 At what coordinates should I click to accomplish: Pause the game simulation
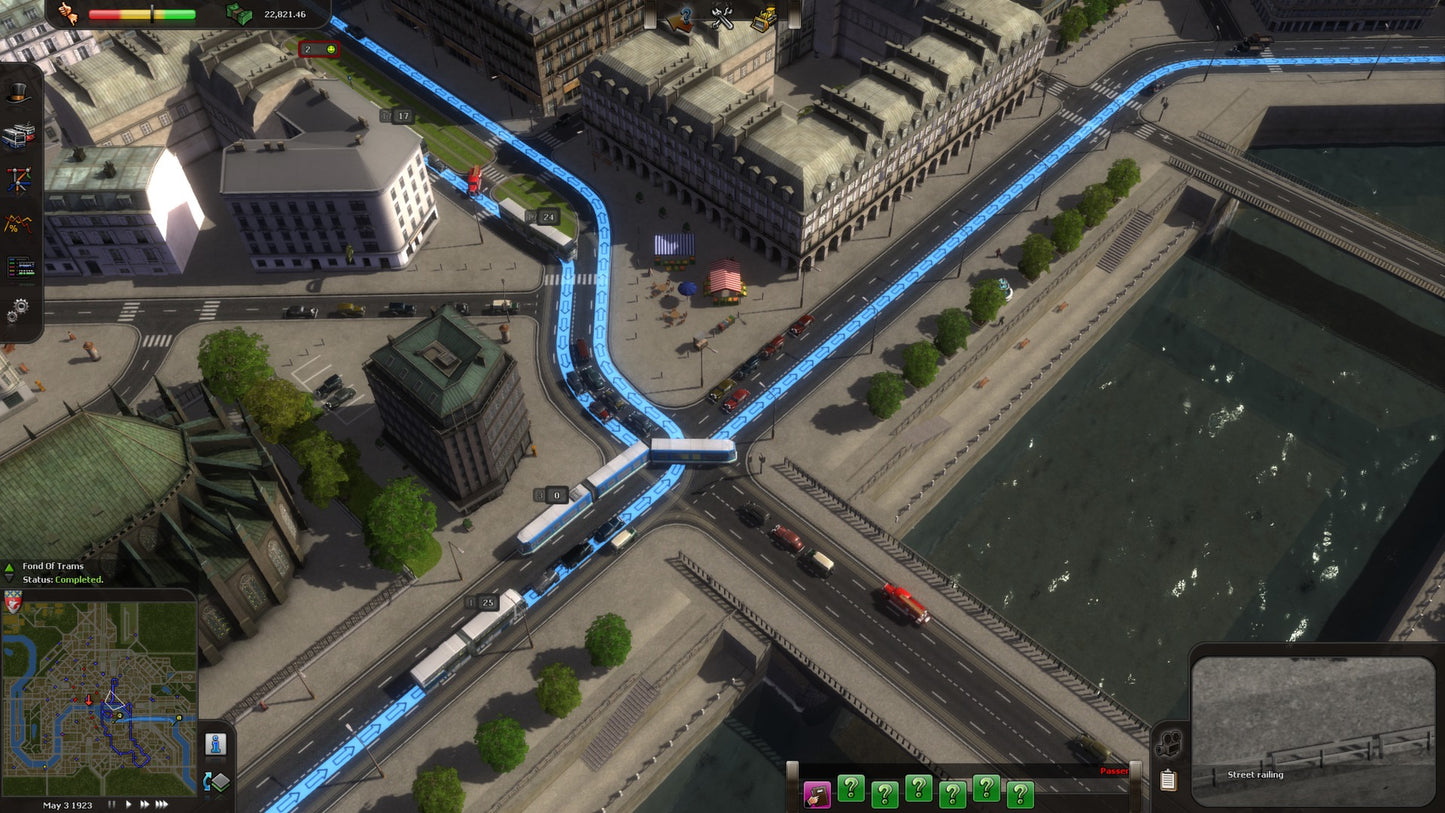pos(112,804)
